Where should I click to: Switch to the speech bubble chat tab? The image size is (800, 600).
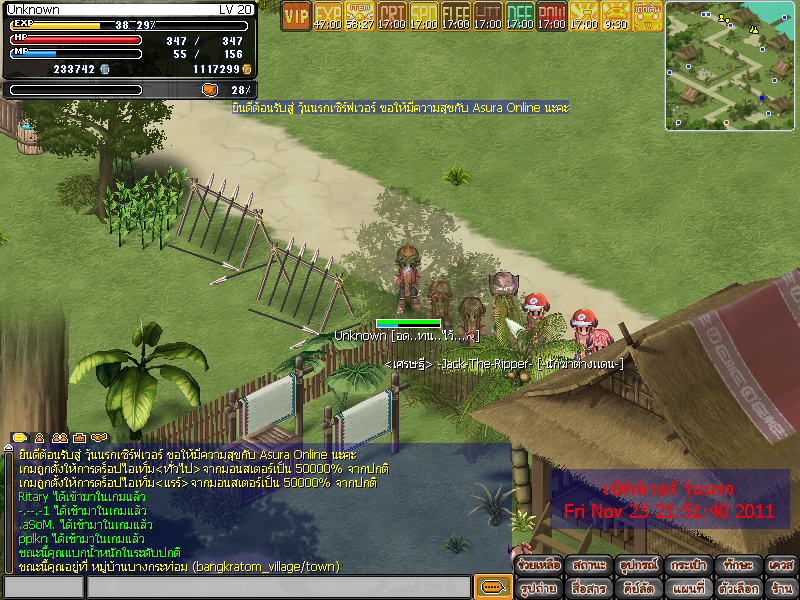pyautogui.click(x=19, y=438)
